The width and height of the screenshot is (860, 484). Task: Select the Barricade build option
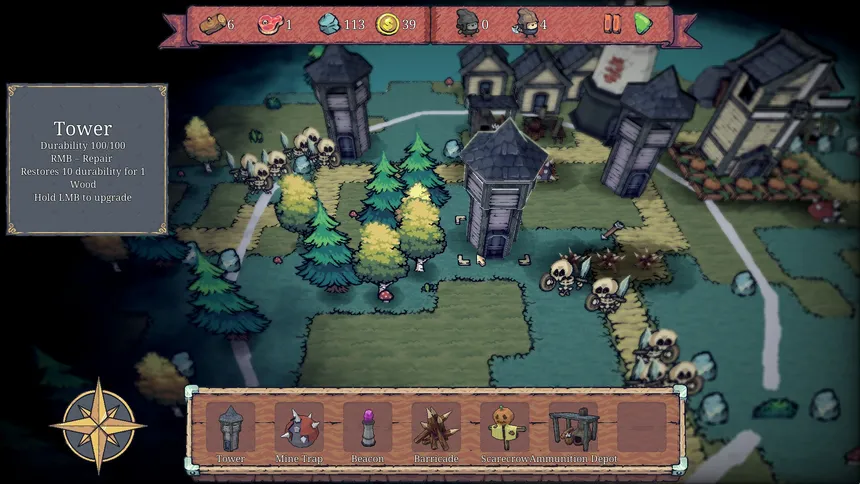(x=436, y=427)
